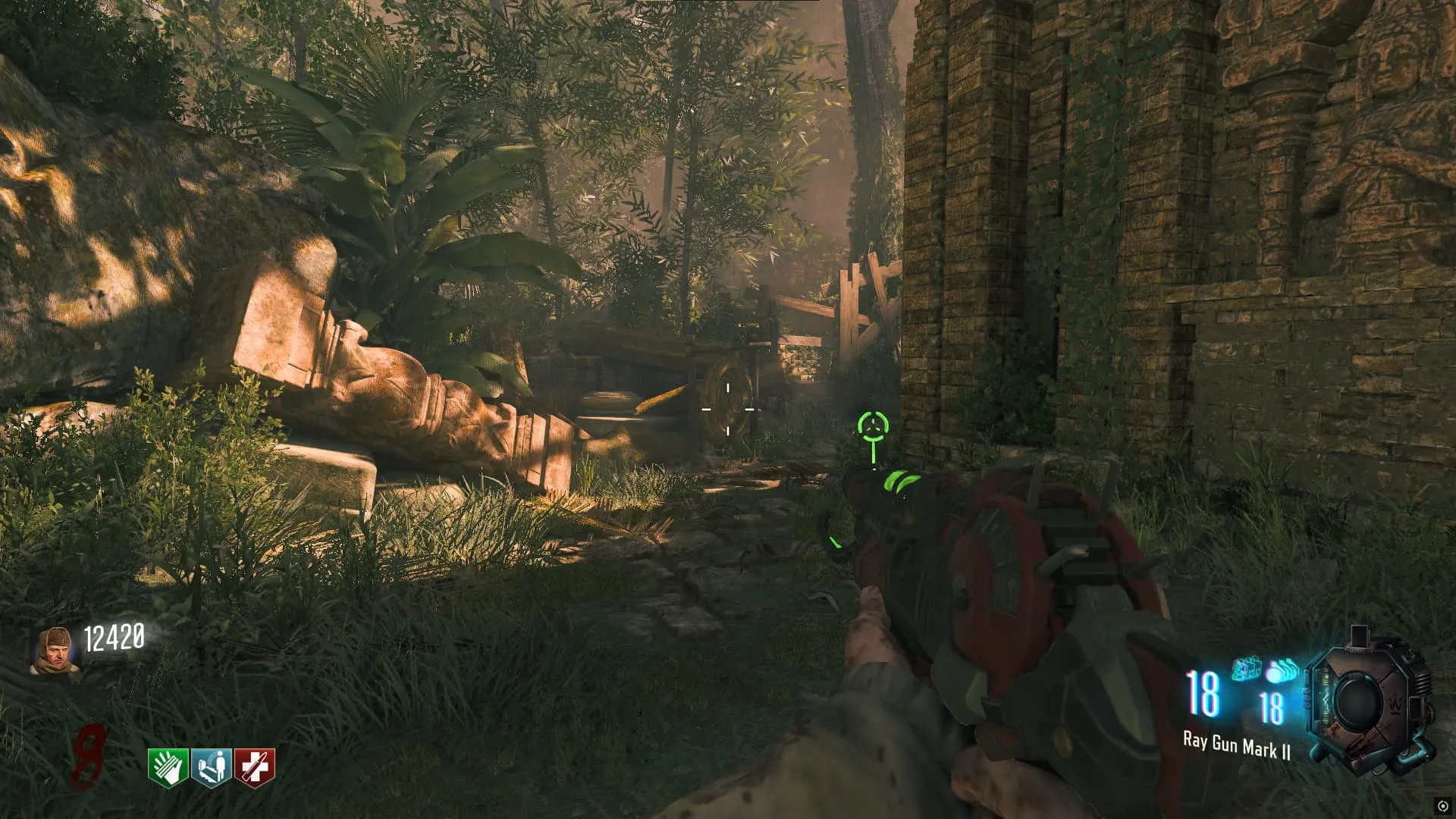Select the glitched tactical equipment icon

pyautogui.click(x=1247, y=670)
